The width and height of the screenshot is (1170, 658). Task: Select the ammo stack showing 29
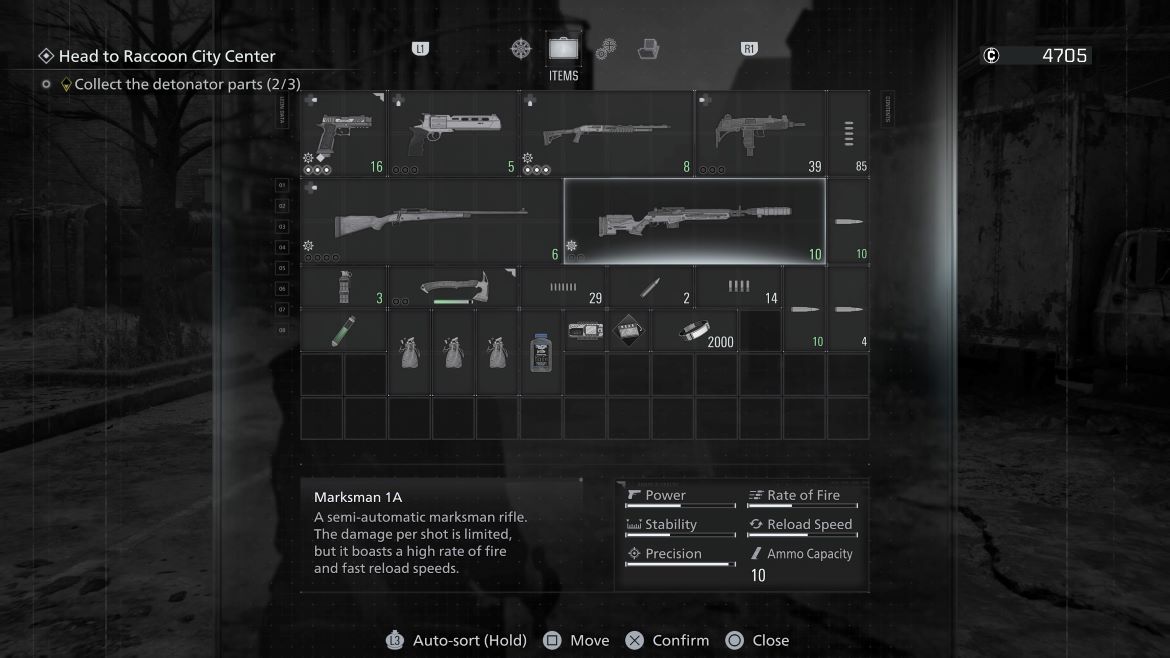pos(564,287)
